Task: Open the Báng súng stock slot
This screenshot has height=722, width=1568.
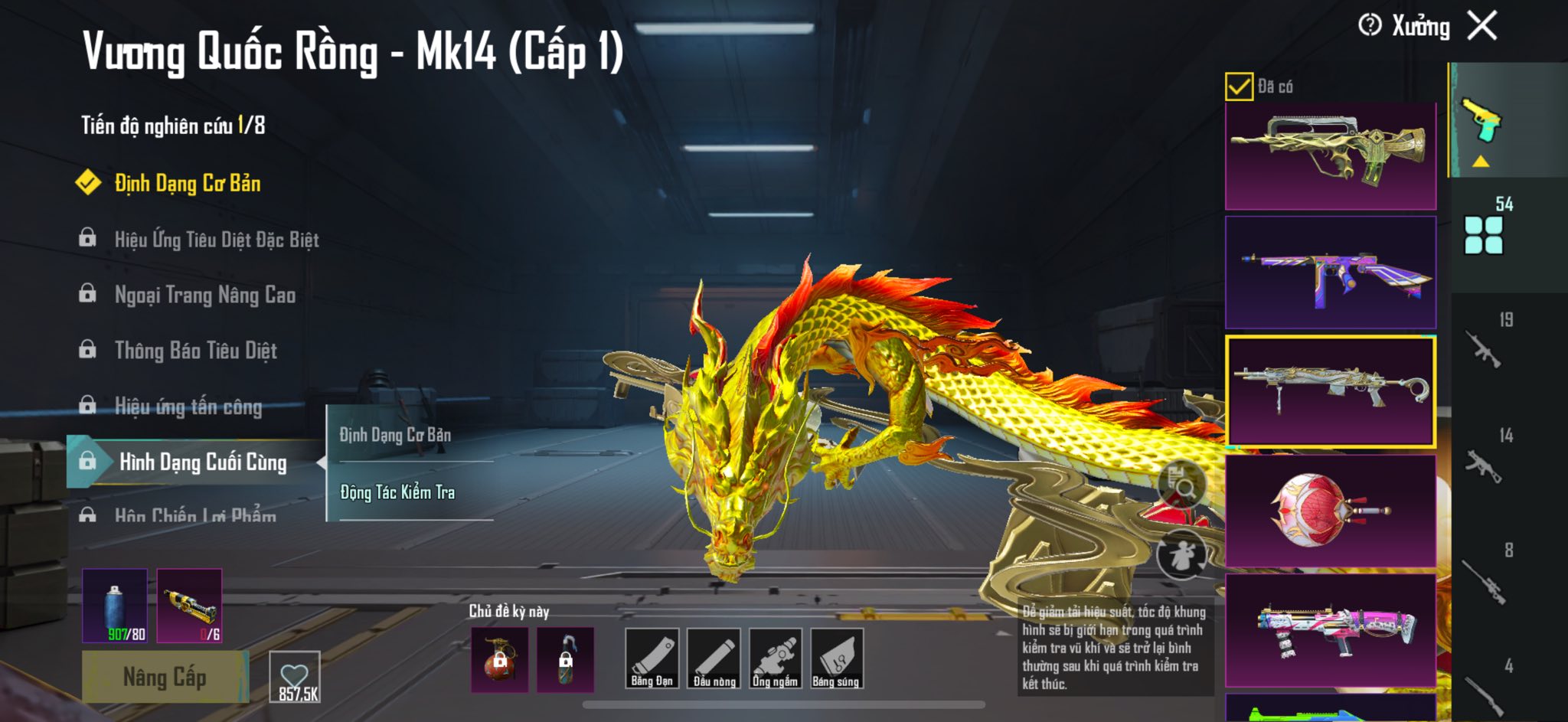Action: [836, 658]
